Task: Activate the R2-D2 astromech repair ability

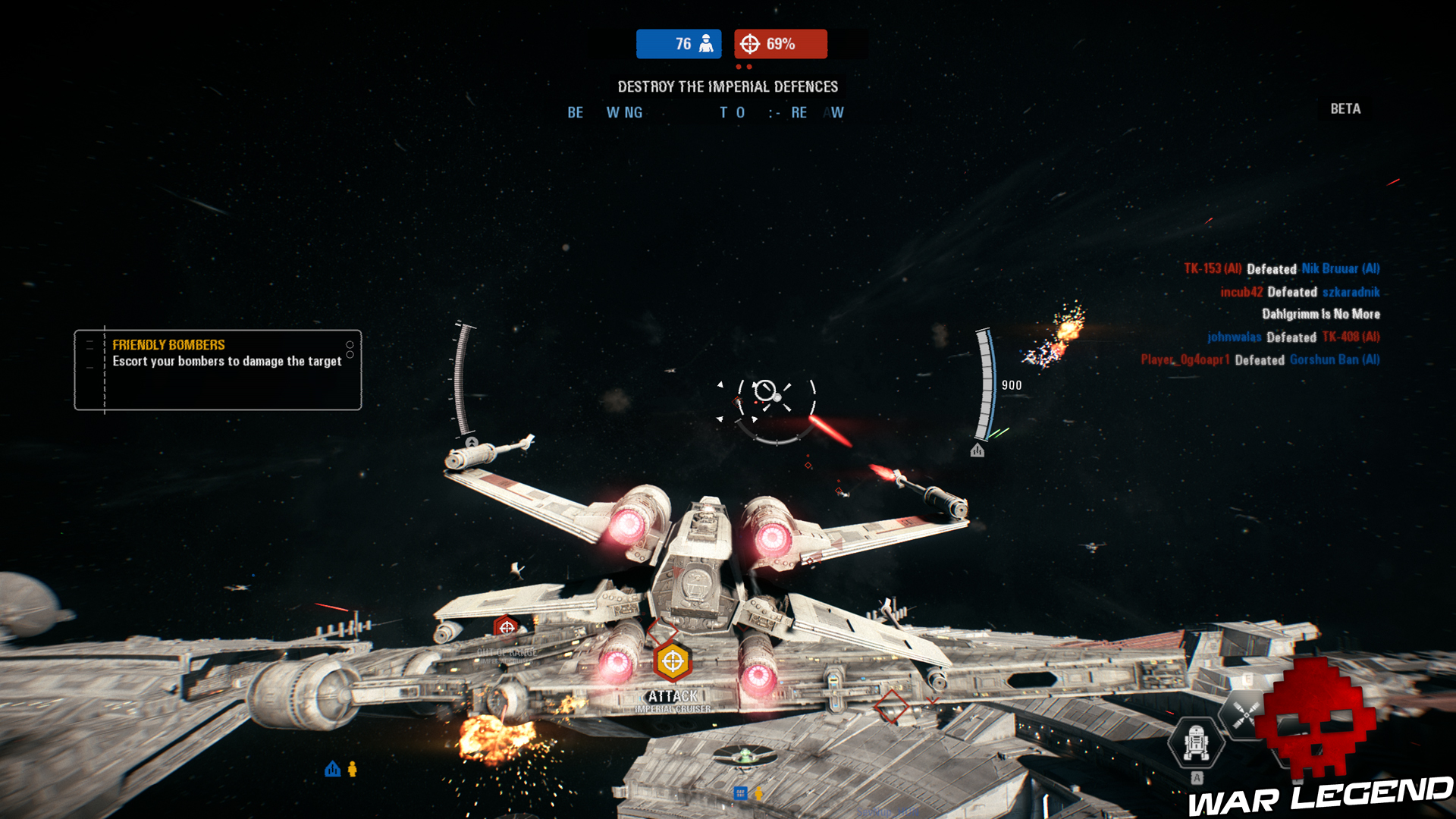Action: tap(1196, 742)
